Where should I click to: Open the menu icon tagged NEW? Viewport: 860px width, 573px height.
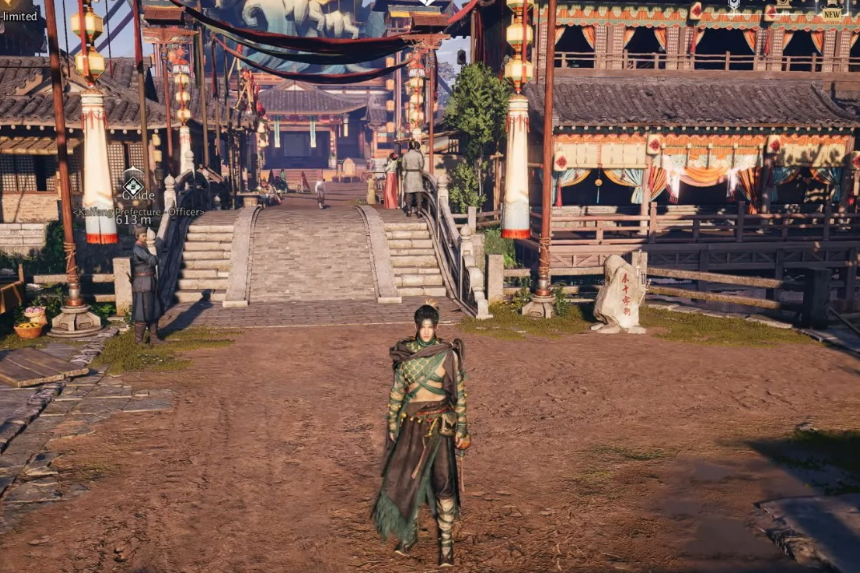832,5
